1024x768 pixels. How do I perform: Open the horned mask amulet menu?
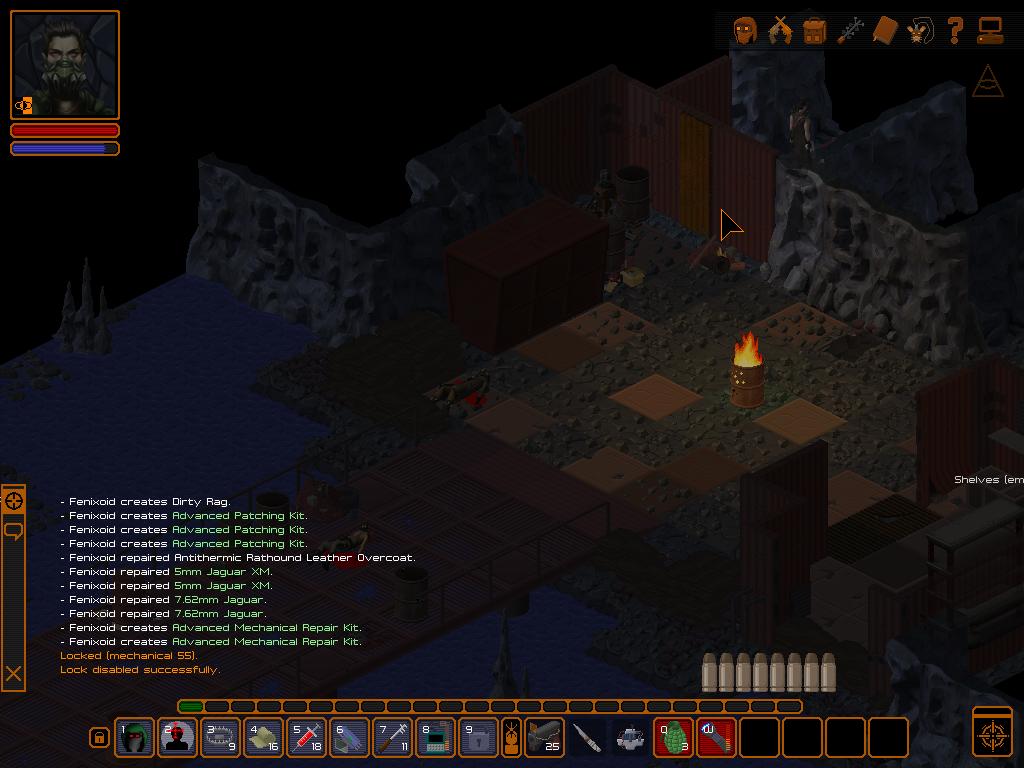pos(920,31)
